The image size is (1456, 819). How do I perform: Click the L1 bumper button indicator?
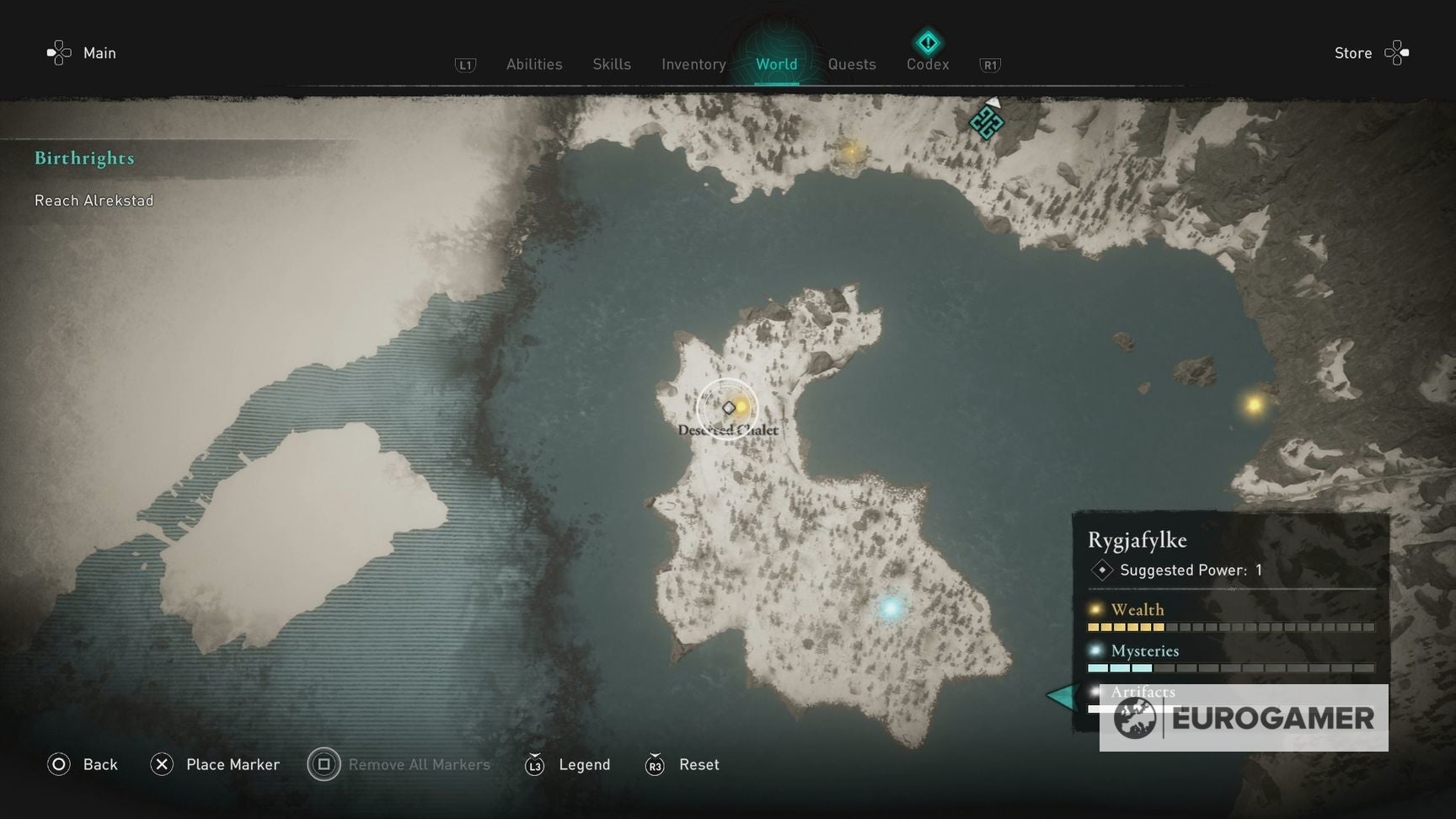pos(465,63)
